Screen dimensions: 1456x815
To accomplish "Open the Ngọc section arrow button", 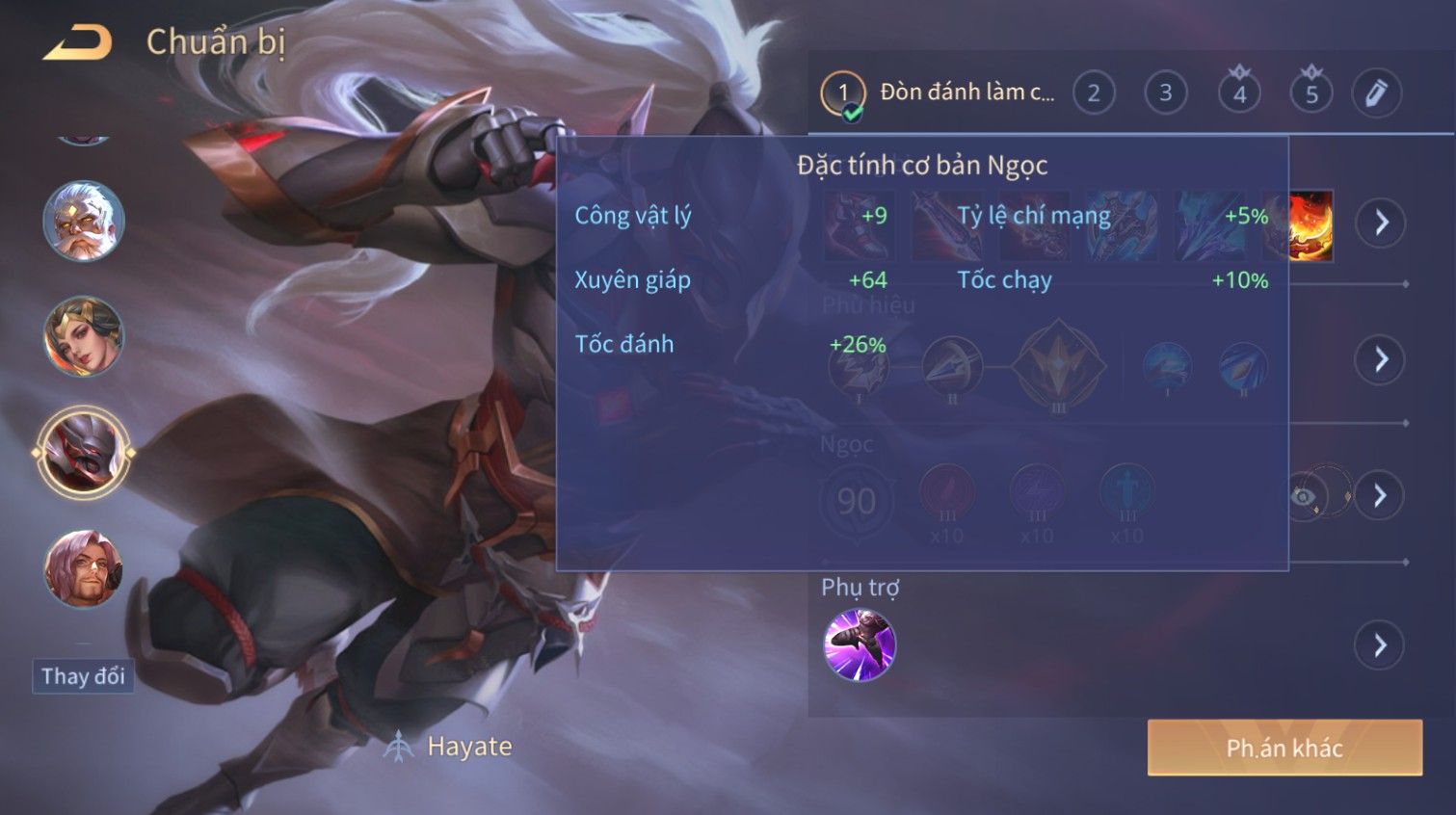I will [x=1381, y=496].
